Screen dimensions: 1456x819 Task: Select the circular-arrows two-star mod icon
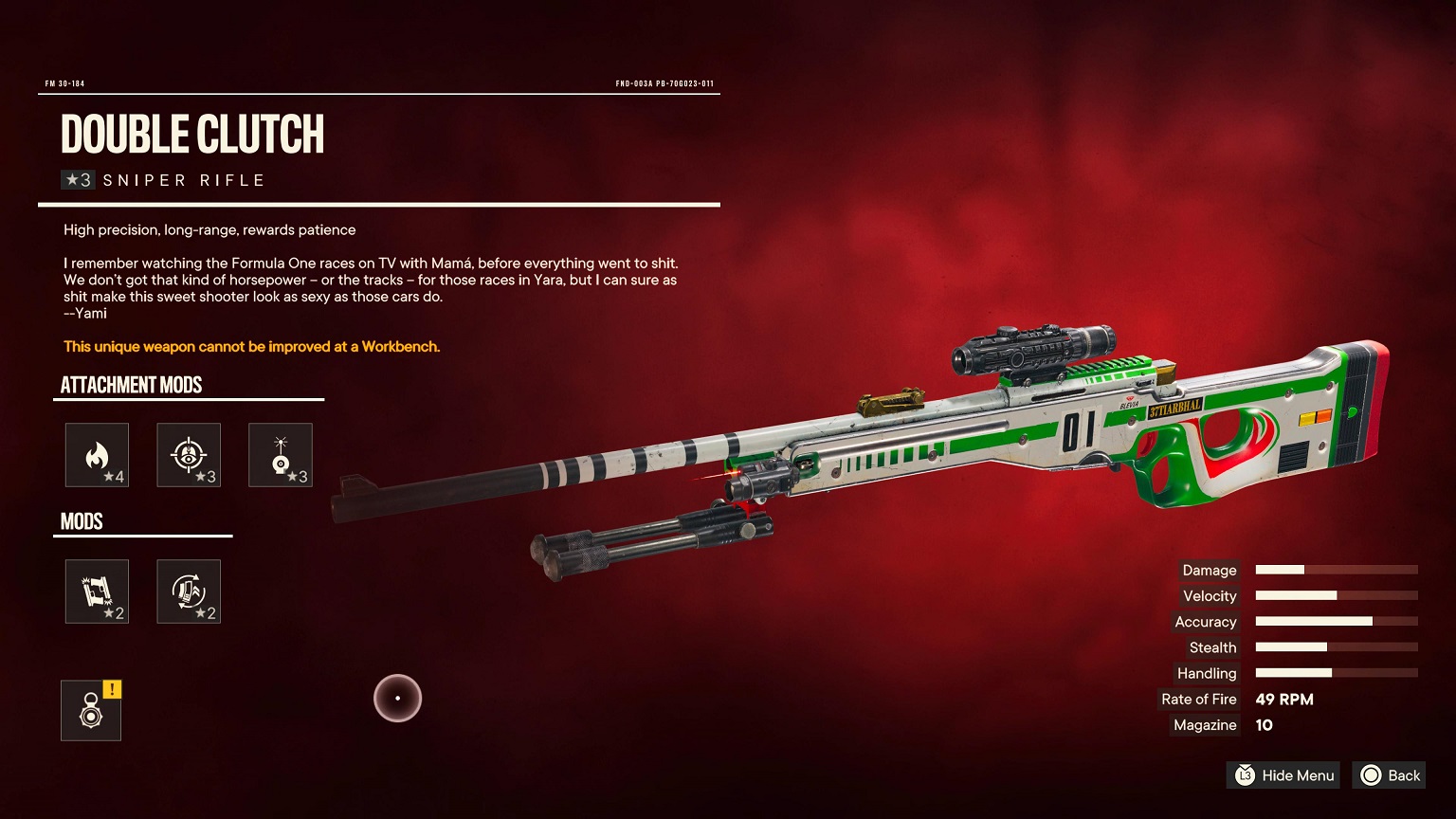click(x=189, y=591)
